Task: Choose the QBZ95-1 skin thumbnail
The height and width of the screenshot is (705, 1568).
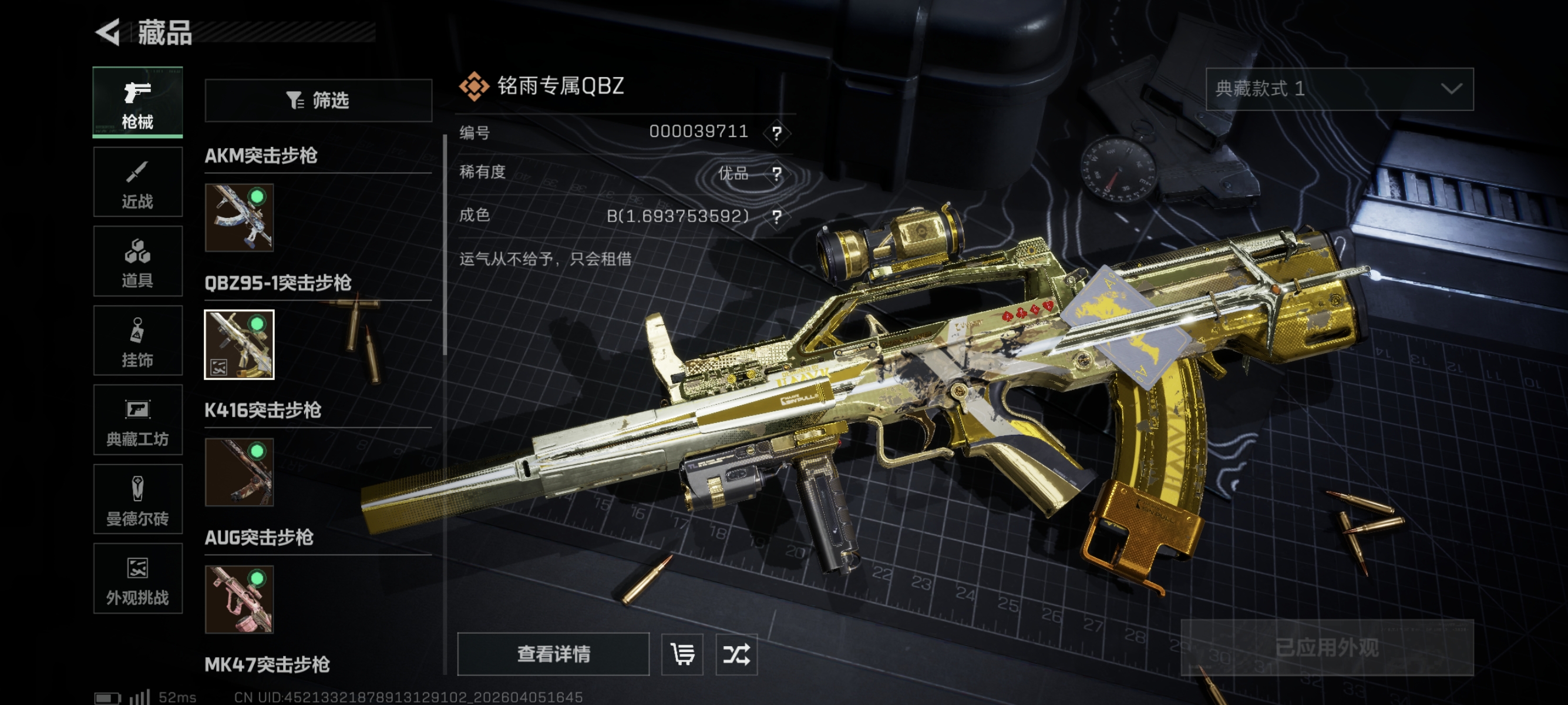Action: point(239,345)
